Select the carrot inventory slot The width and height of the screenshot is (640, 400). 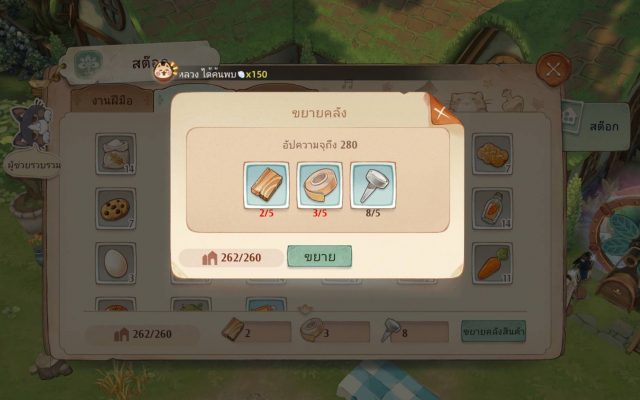coord(491,262)
